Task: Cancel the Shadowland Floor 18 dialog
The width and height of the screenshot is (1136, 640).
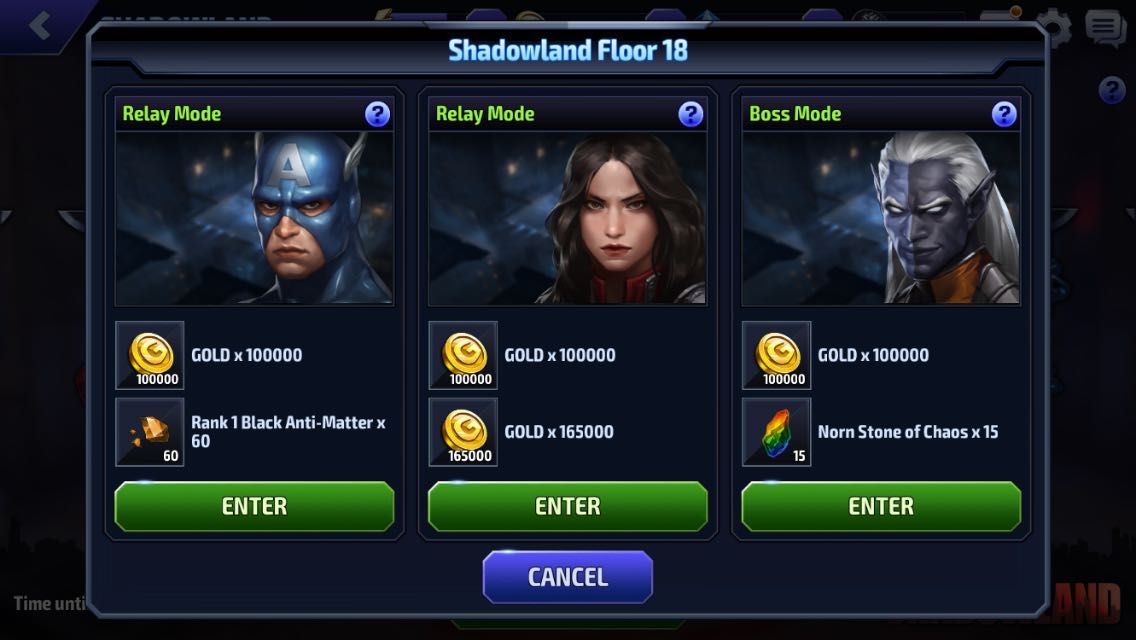Action: [567, 577]
